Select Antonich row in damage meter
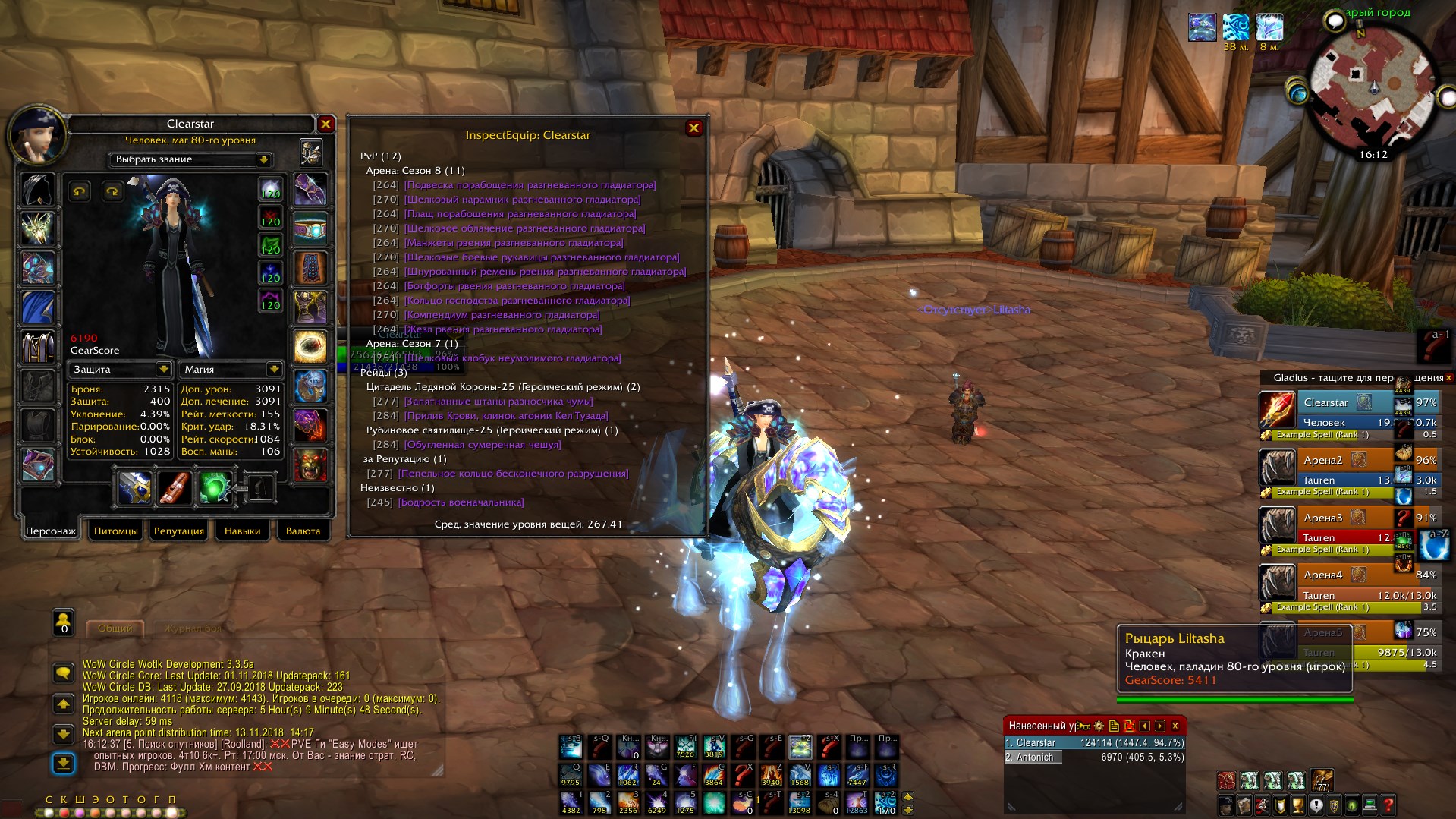This screenshot has height=819, width=1456. (x=1093, y=757)
